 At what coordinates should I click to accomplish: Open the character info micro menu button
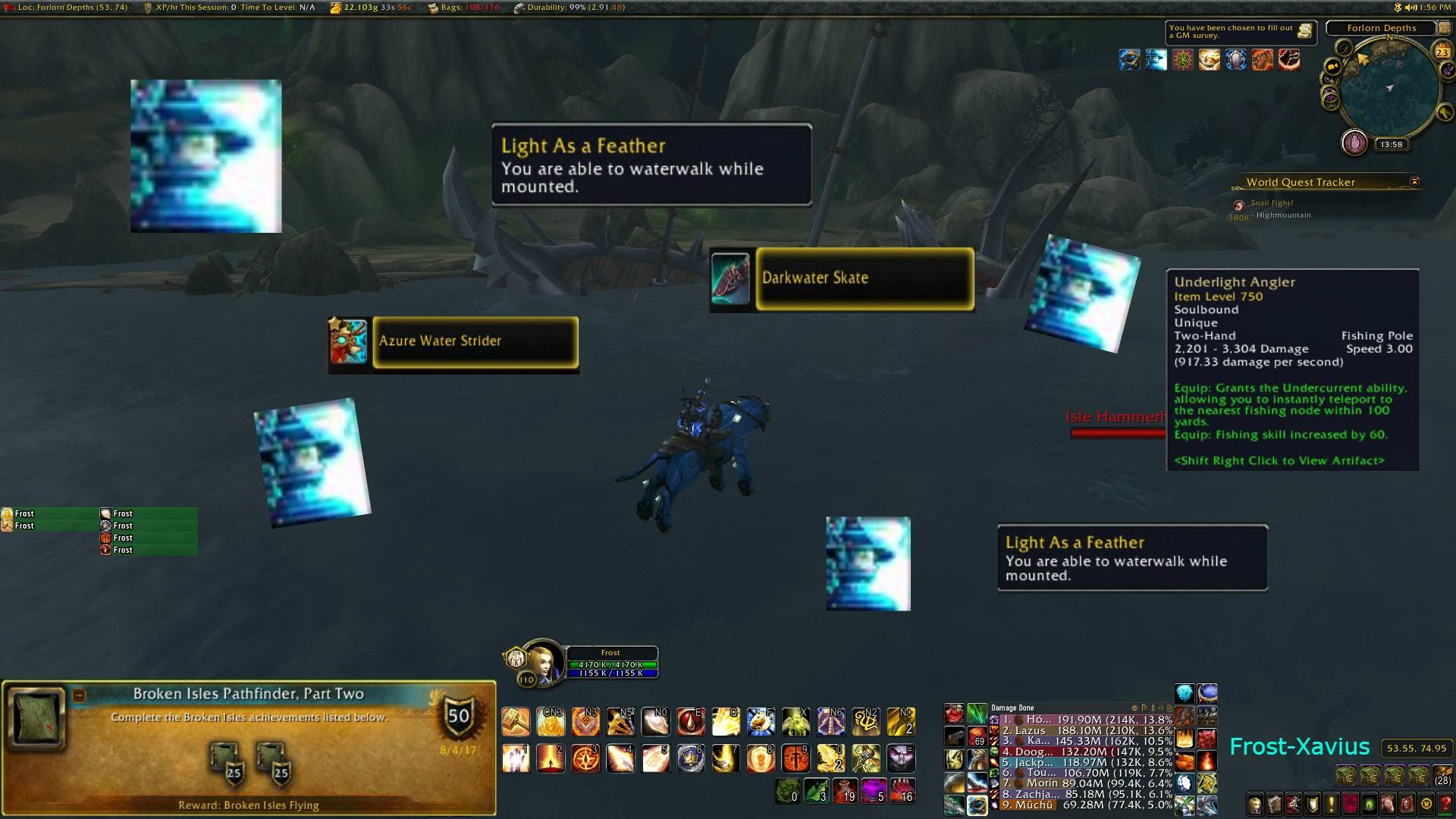(1256, 804)
